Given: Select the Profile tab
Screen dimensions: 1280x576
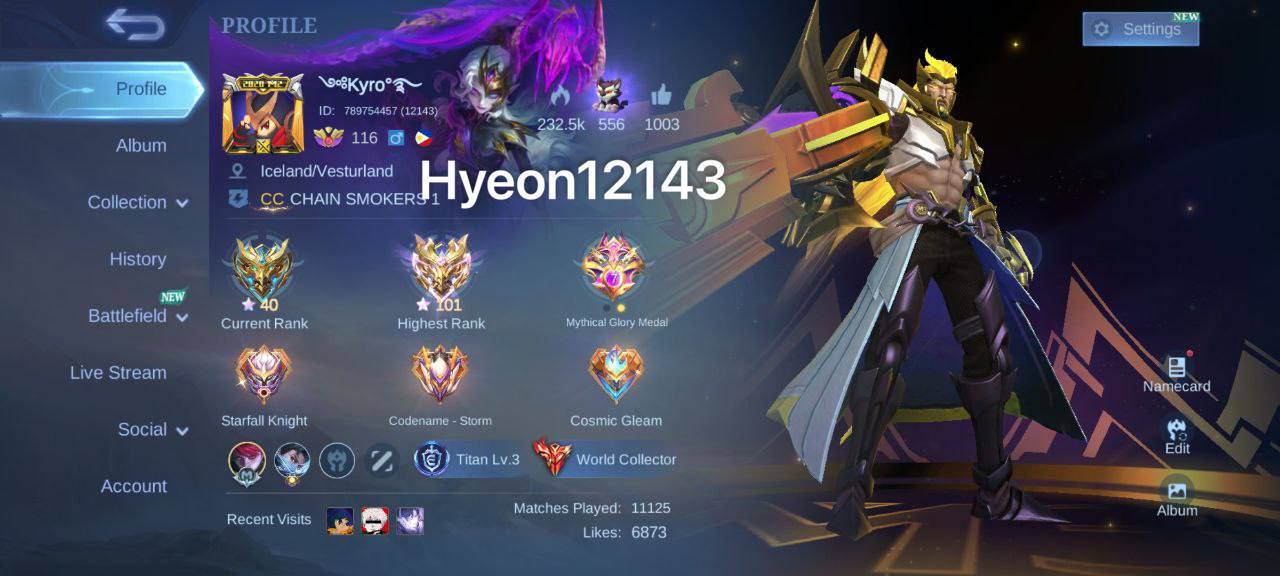Looking at the screenshot, I should point(141,88).
